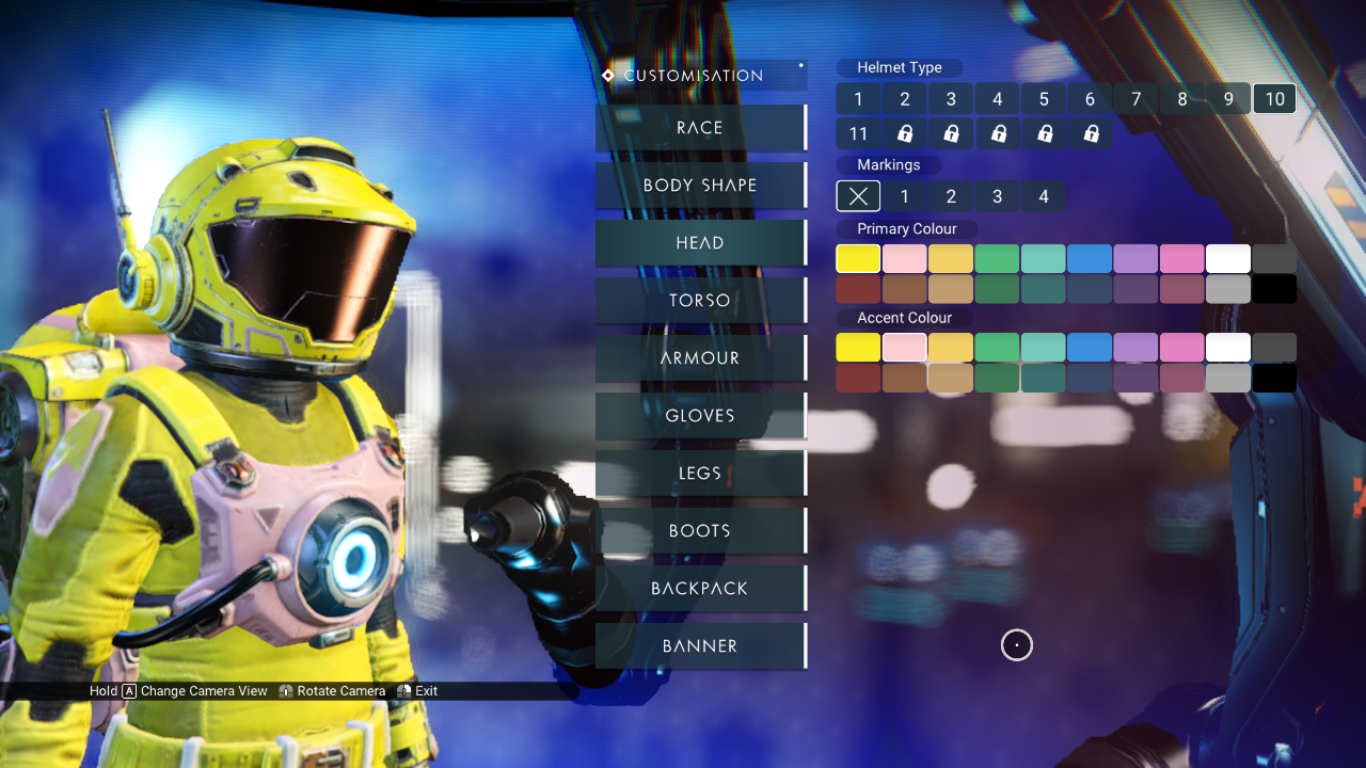Set accent colour to black

click(1274, 378)
